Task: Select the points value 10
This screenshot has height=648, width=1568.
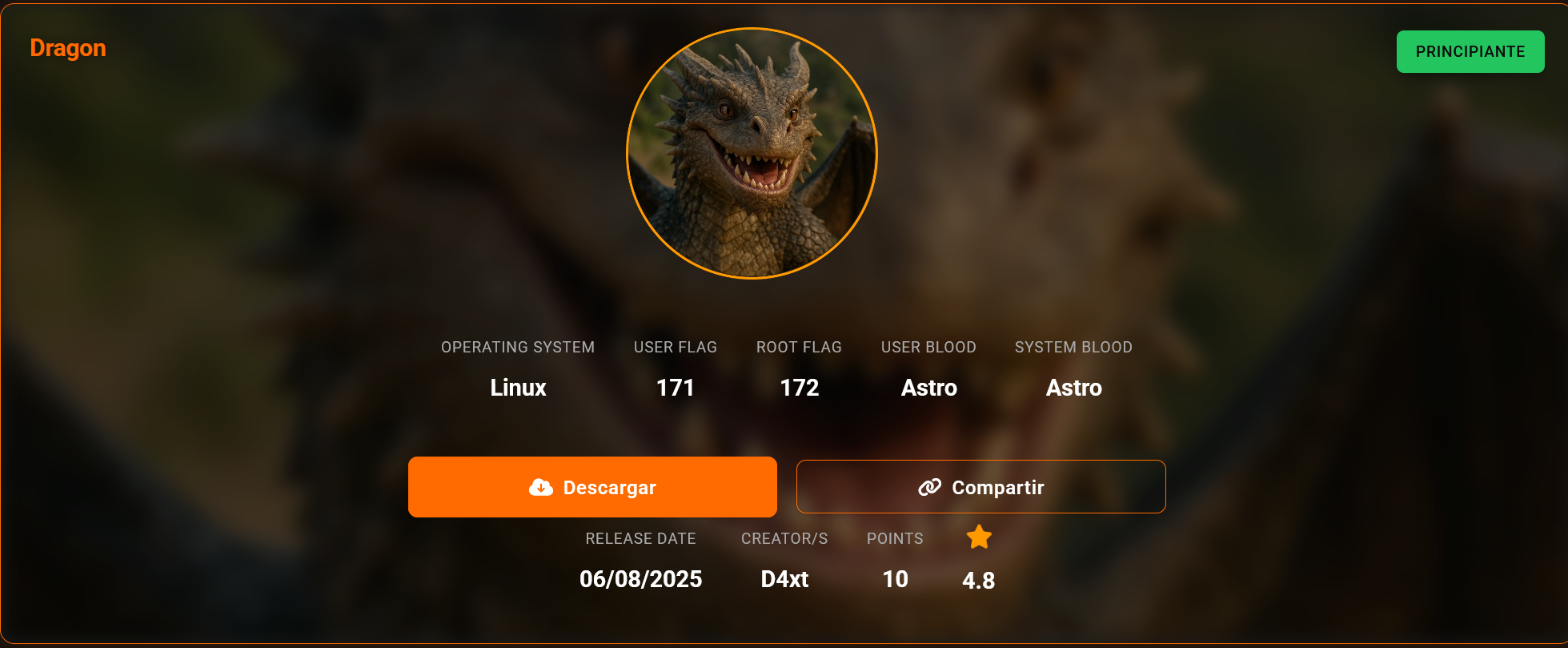Action: [x=894, y=578]
